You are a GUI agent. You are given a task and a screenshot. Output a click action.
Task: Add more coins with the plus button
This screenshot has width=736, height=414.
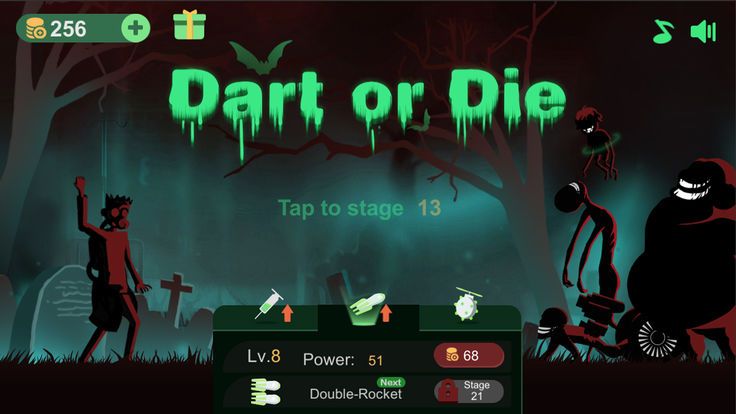pyautogui.click(x=135, y=28)
